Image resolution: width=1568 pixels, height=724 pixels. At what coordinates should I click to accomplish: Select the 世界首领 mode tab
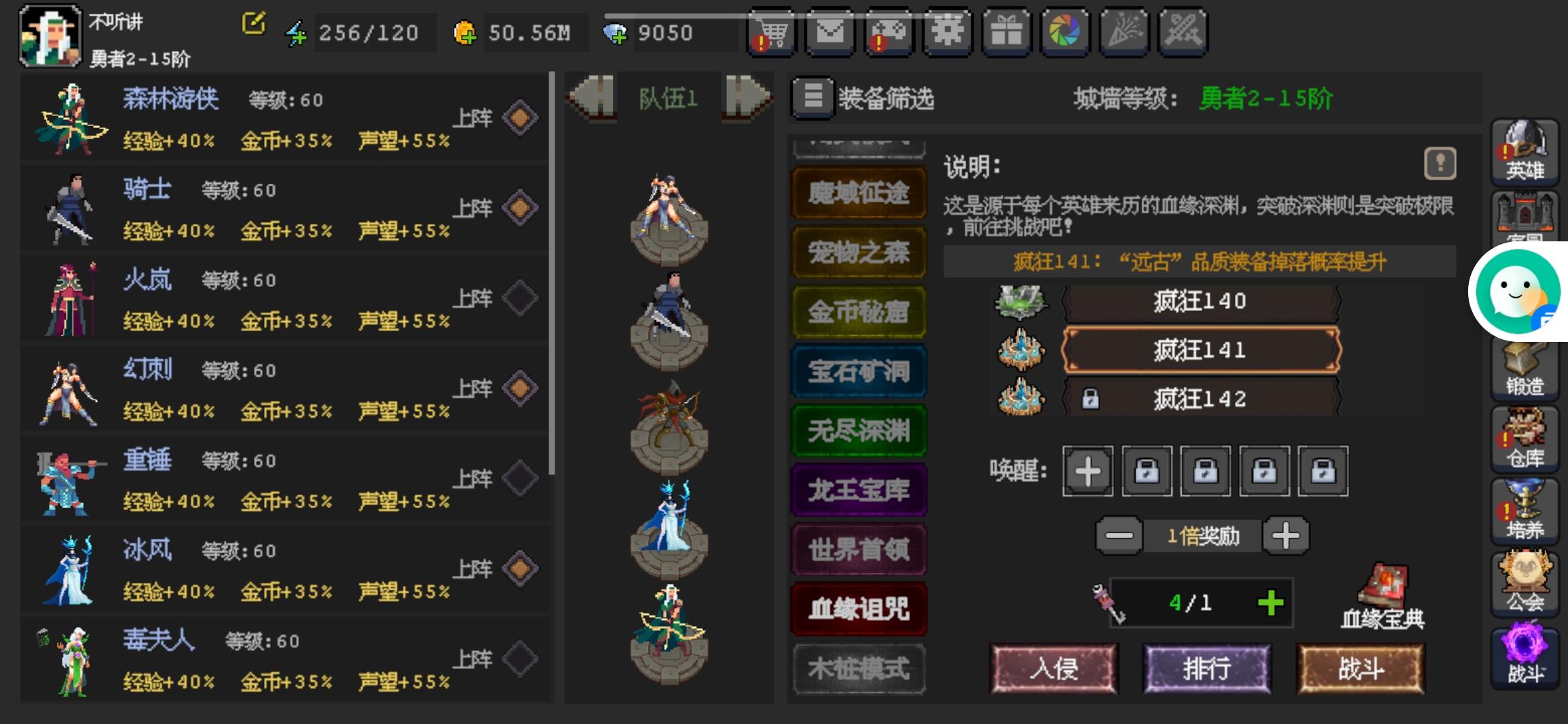[858, 548]
